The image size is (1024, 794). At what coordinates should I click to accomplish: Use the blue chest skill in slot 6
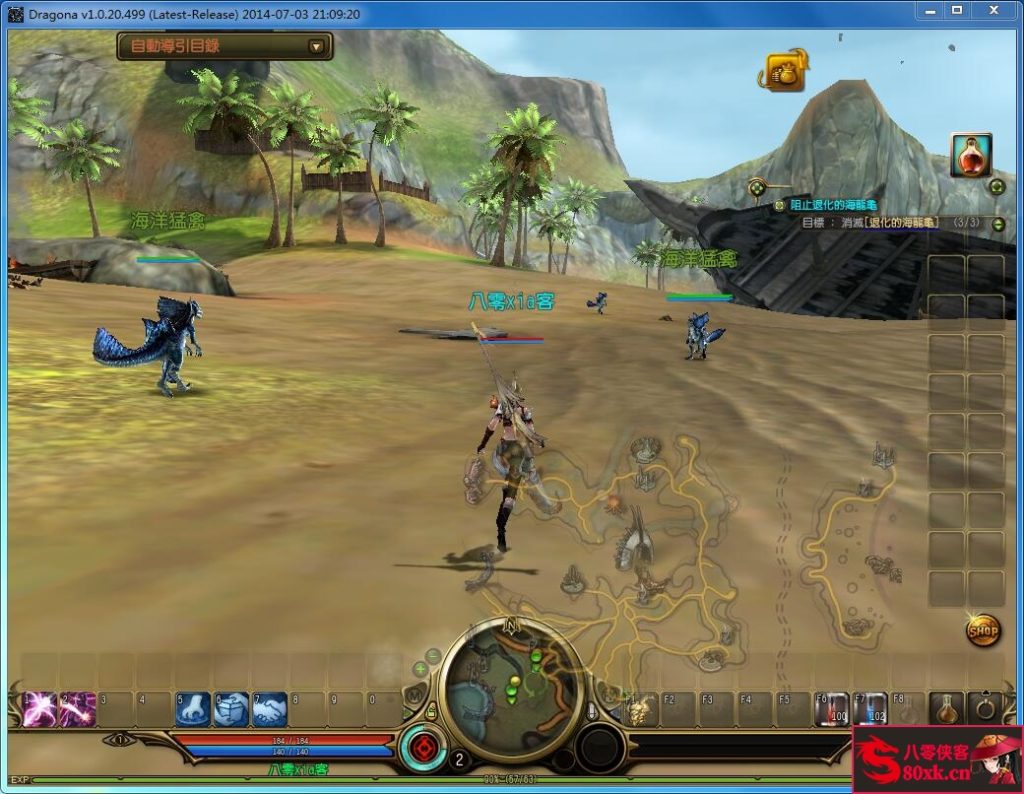click(x=231, y=709)
